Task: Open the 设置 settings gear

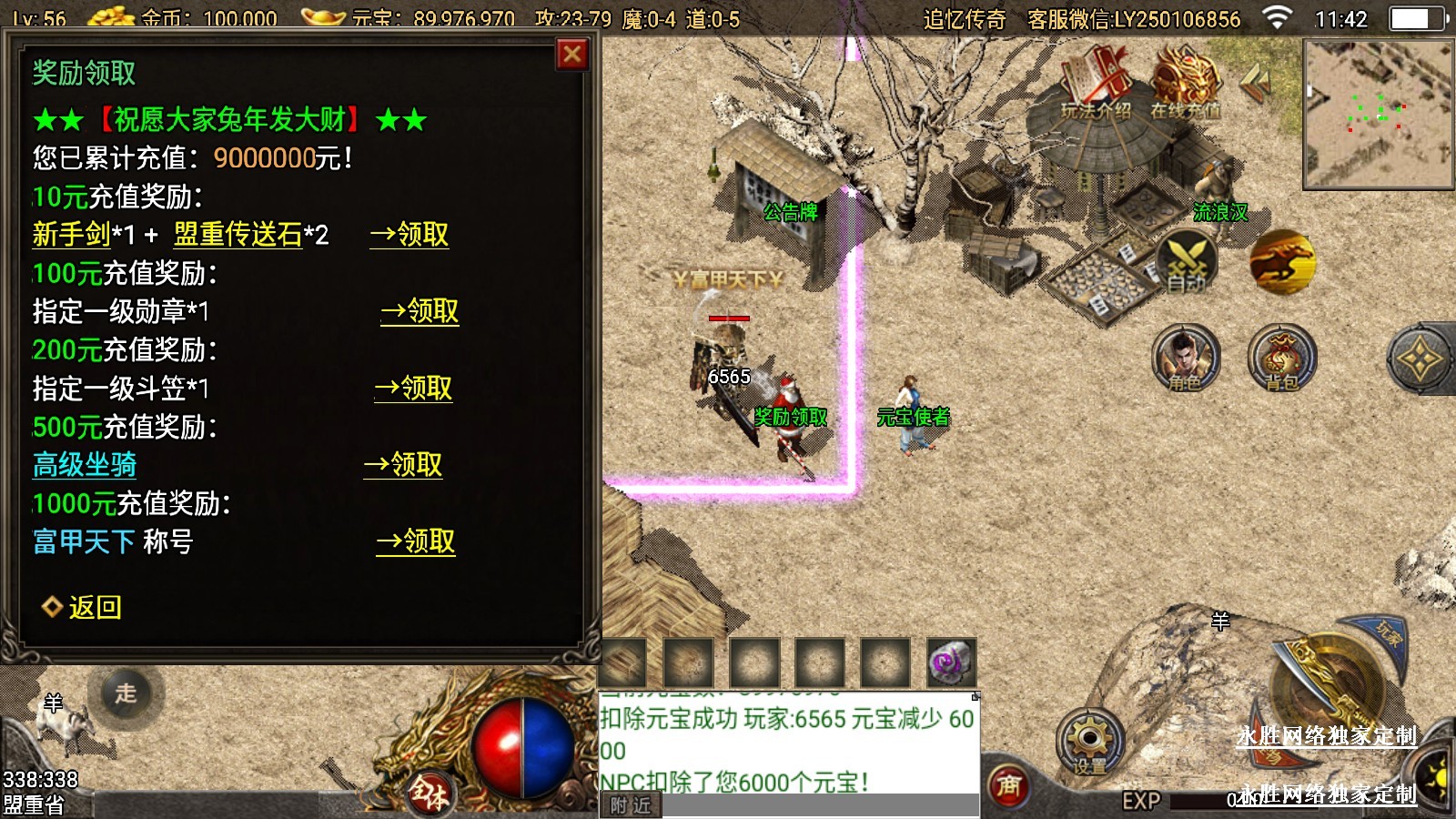Action: click(x=1089, y=742)
